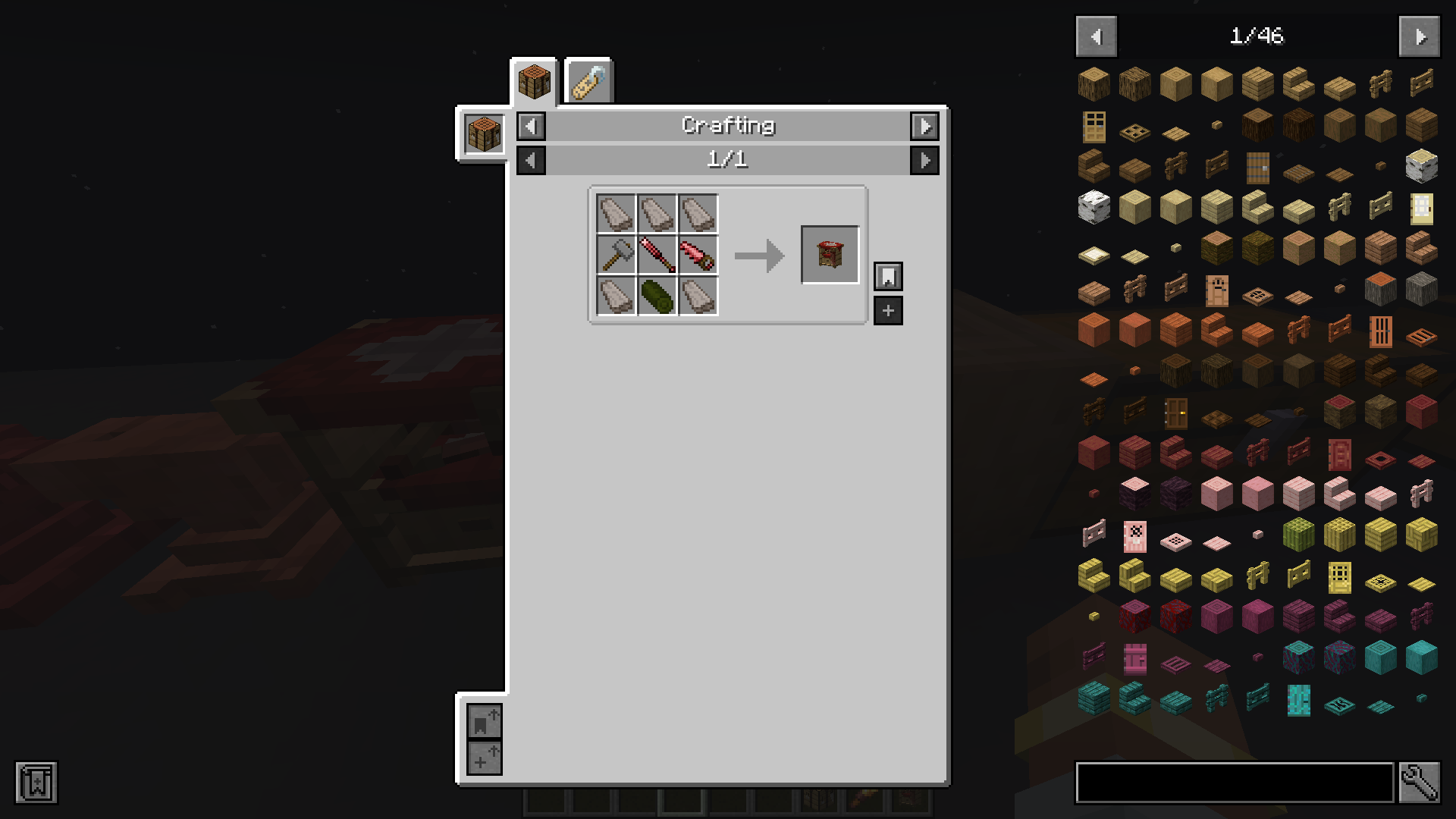1456x819 pixels.
Task: Toggle the add-all ingredients button
Action: [485, 757]
